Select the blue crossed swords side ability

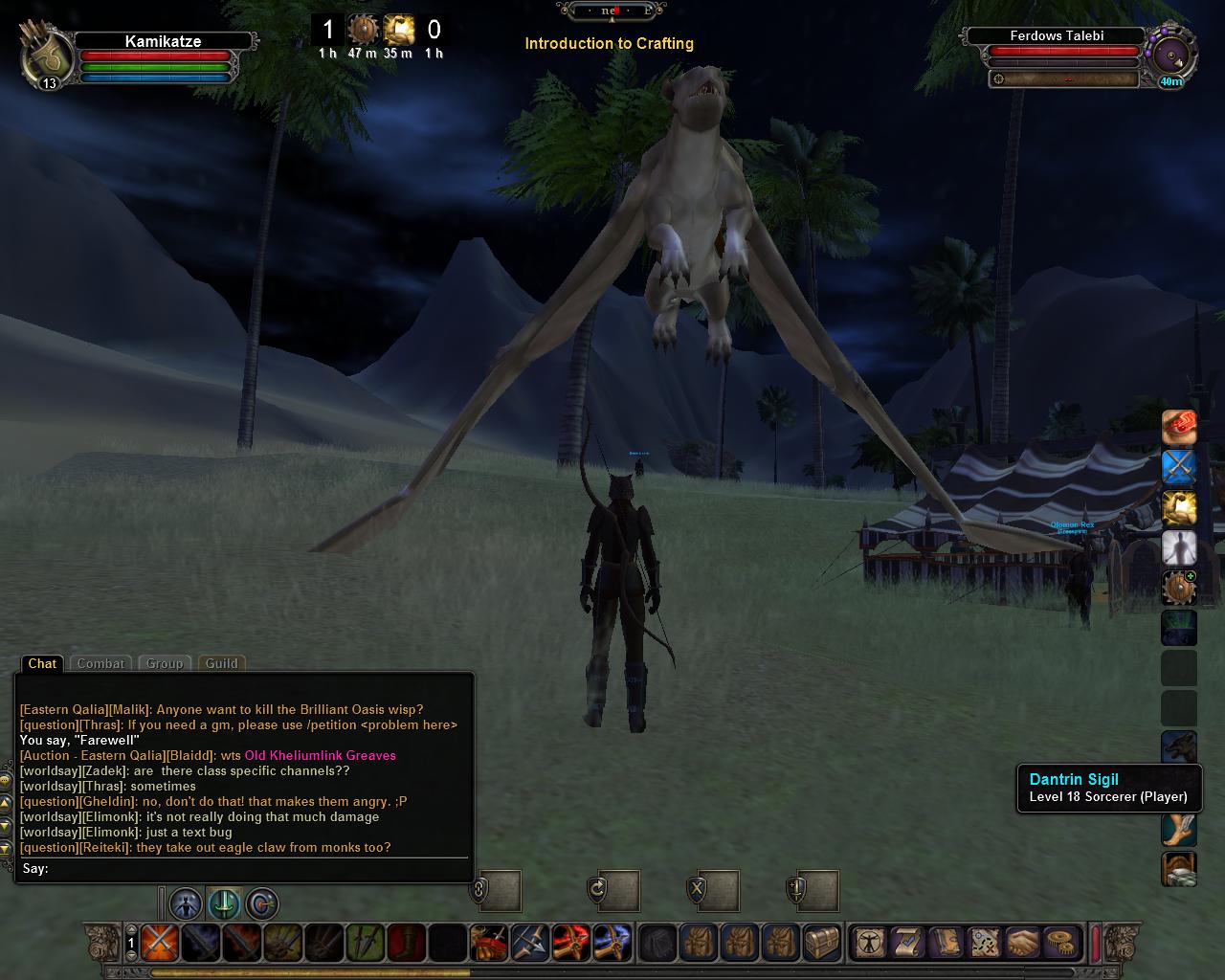pyautogui.click(x=1179, y=467)
